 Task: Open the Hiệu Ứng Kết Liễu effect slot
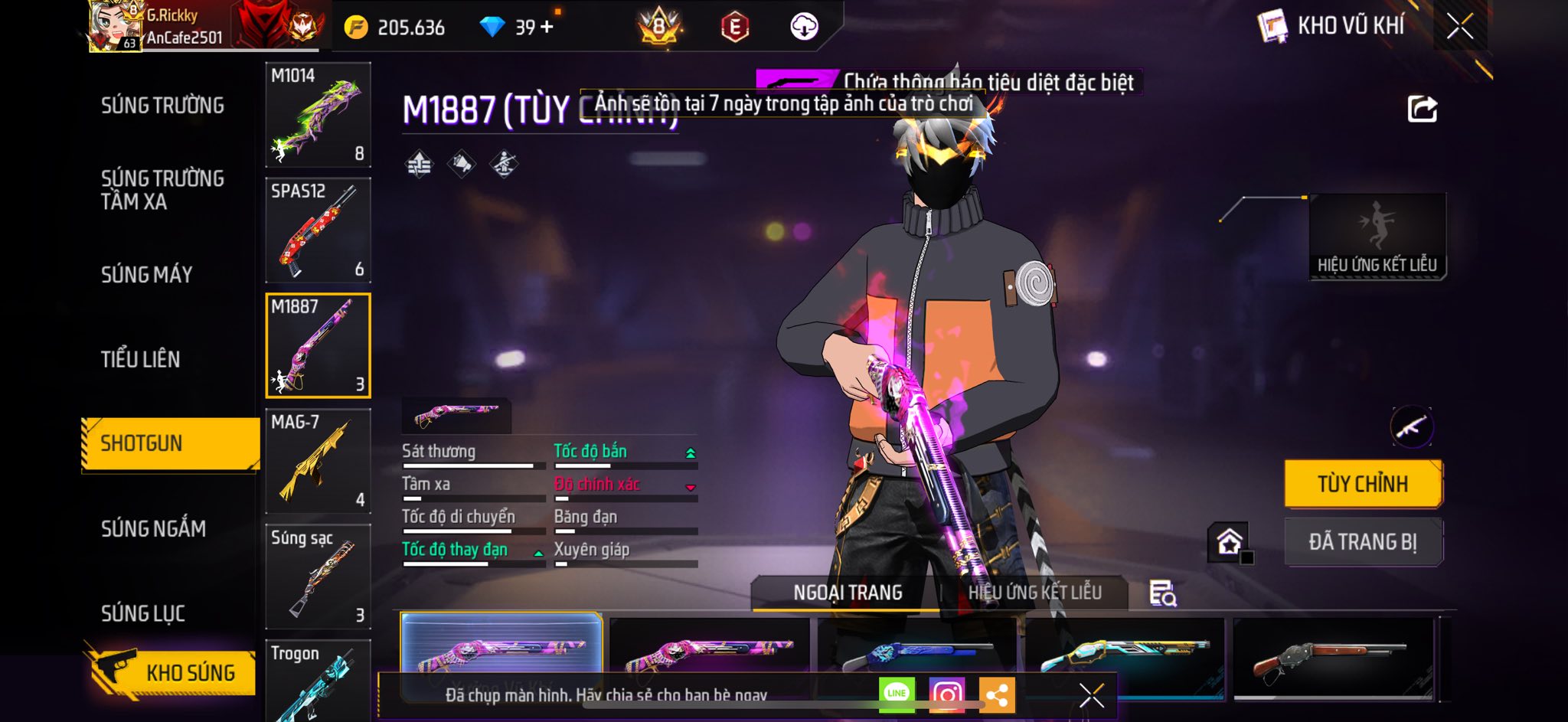[1377, 236]
